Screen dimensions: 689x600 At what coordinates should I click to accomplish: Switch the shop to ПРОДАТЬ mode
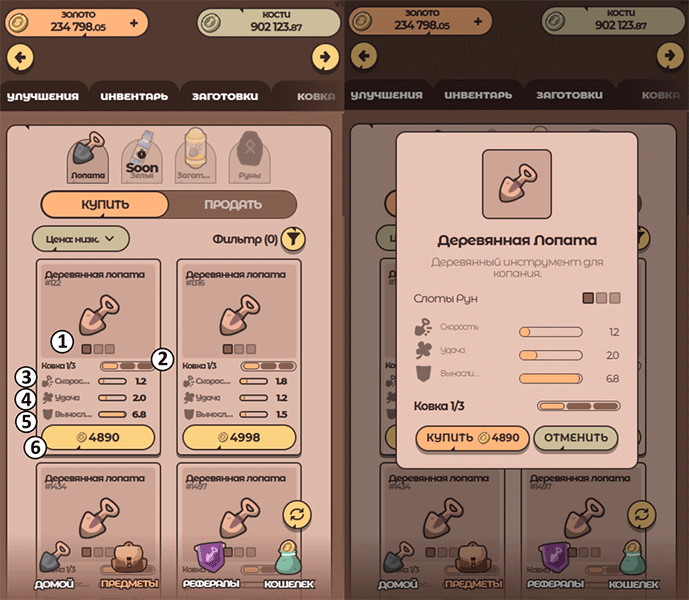pos(233,204)
